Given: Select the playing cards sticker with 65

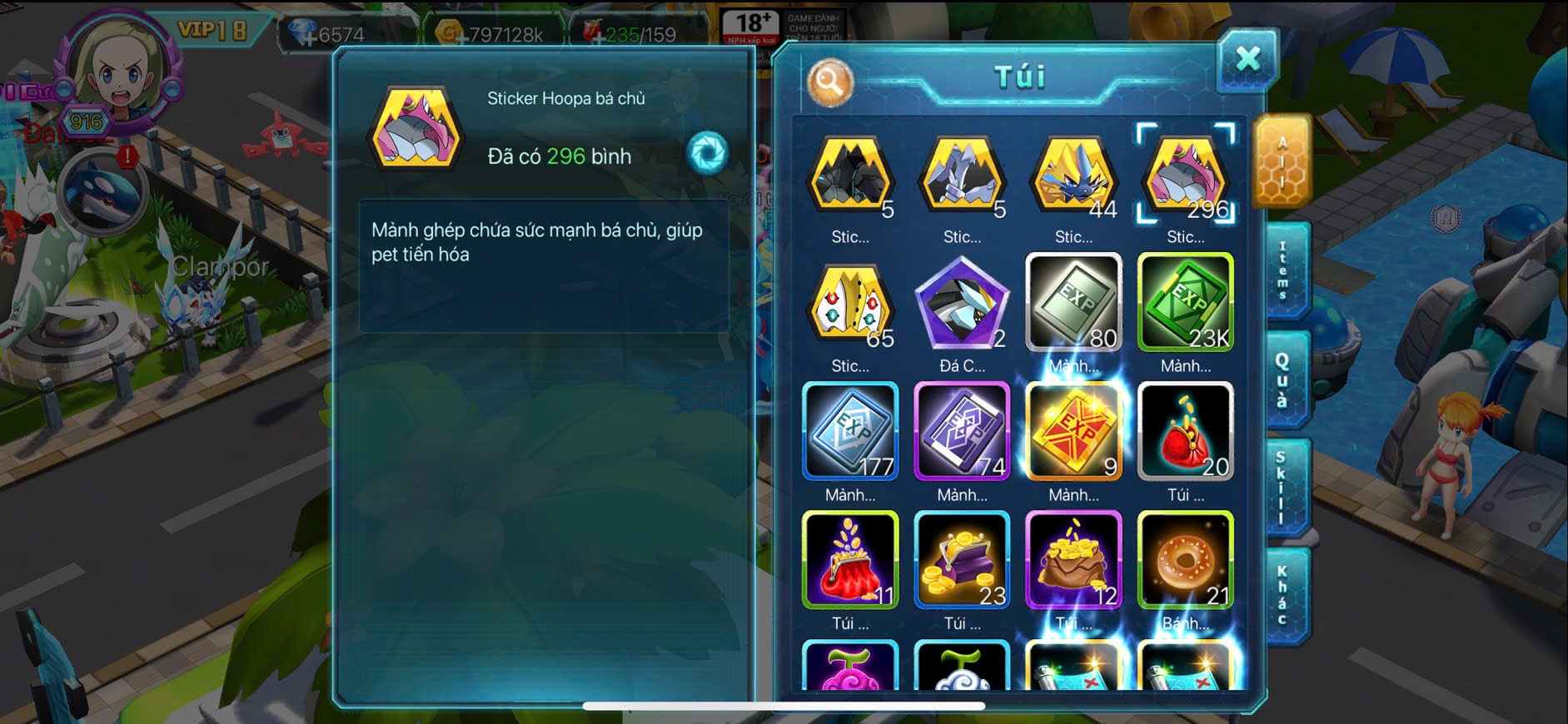Looking at the screenshot, I should pos(850,305).
